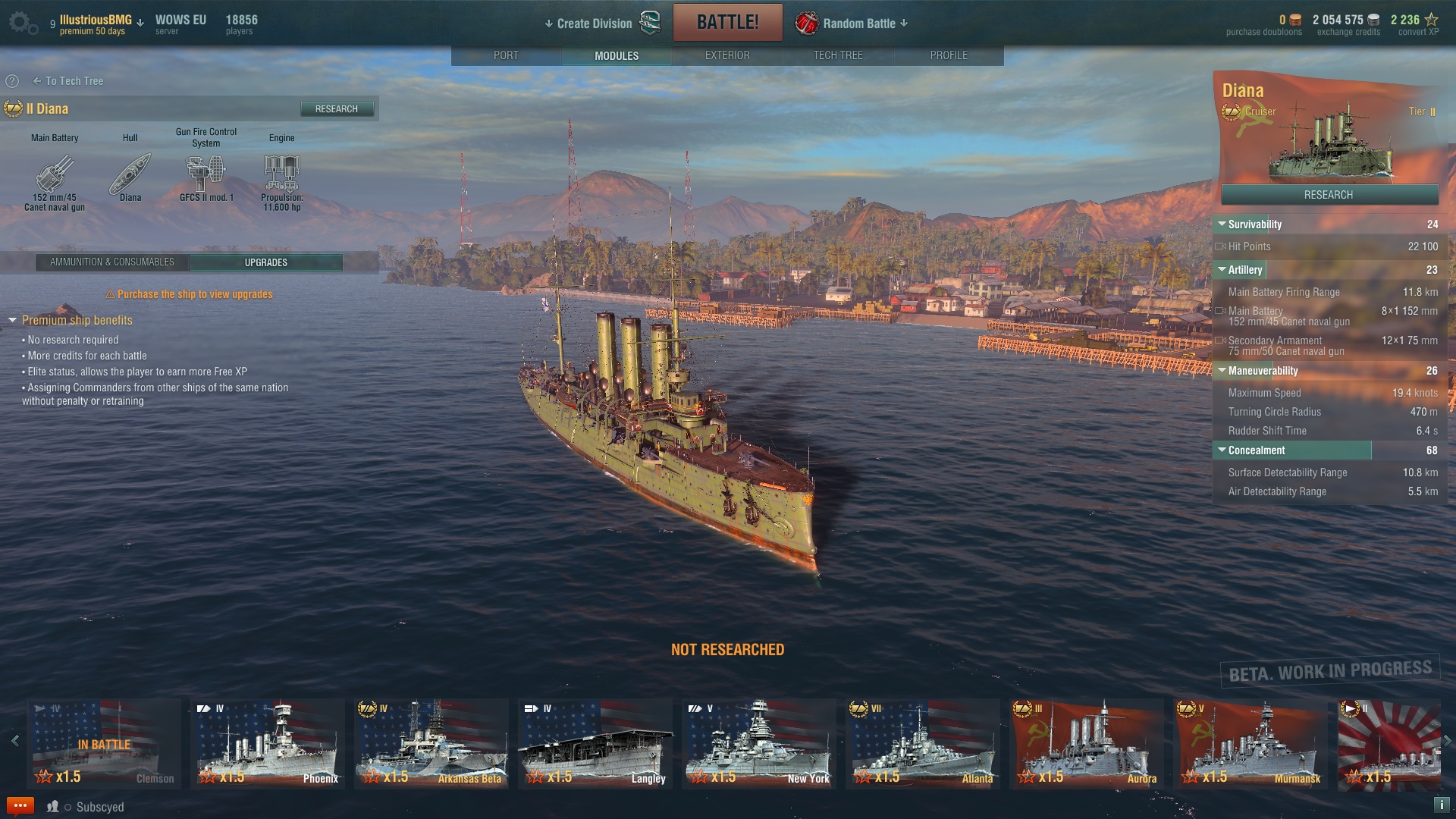This screenshot has height=819, width=1456.
Task: Pick the Phoenix ship in the carousel
Action: point(268,743)
